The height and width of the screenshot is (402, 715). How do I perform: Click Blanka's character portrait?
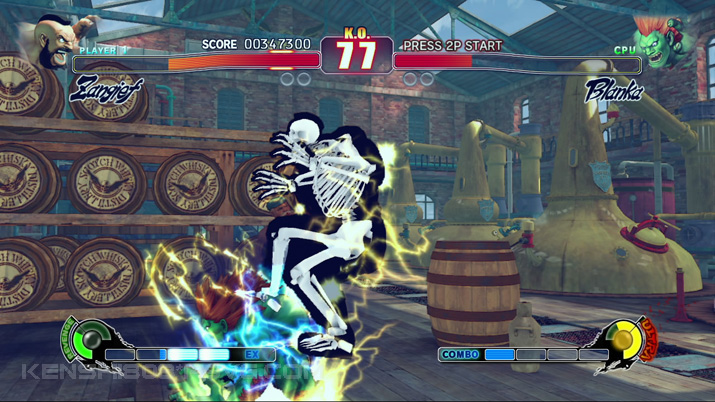pos(662,42)
